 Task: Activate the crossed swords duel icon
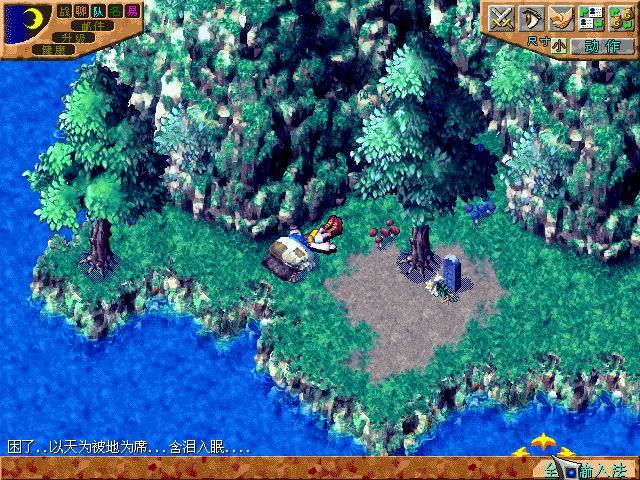tap(500, 17)
